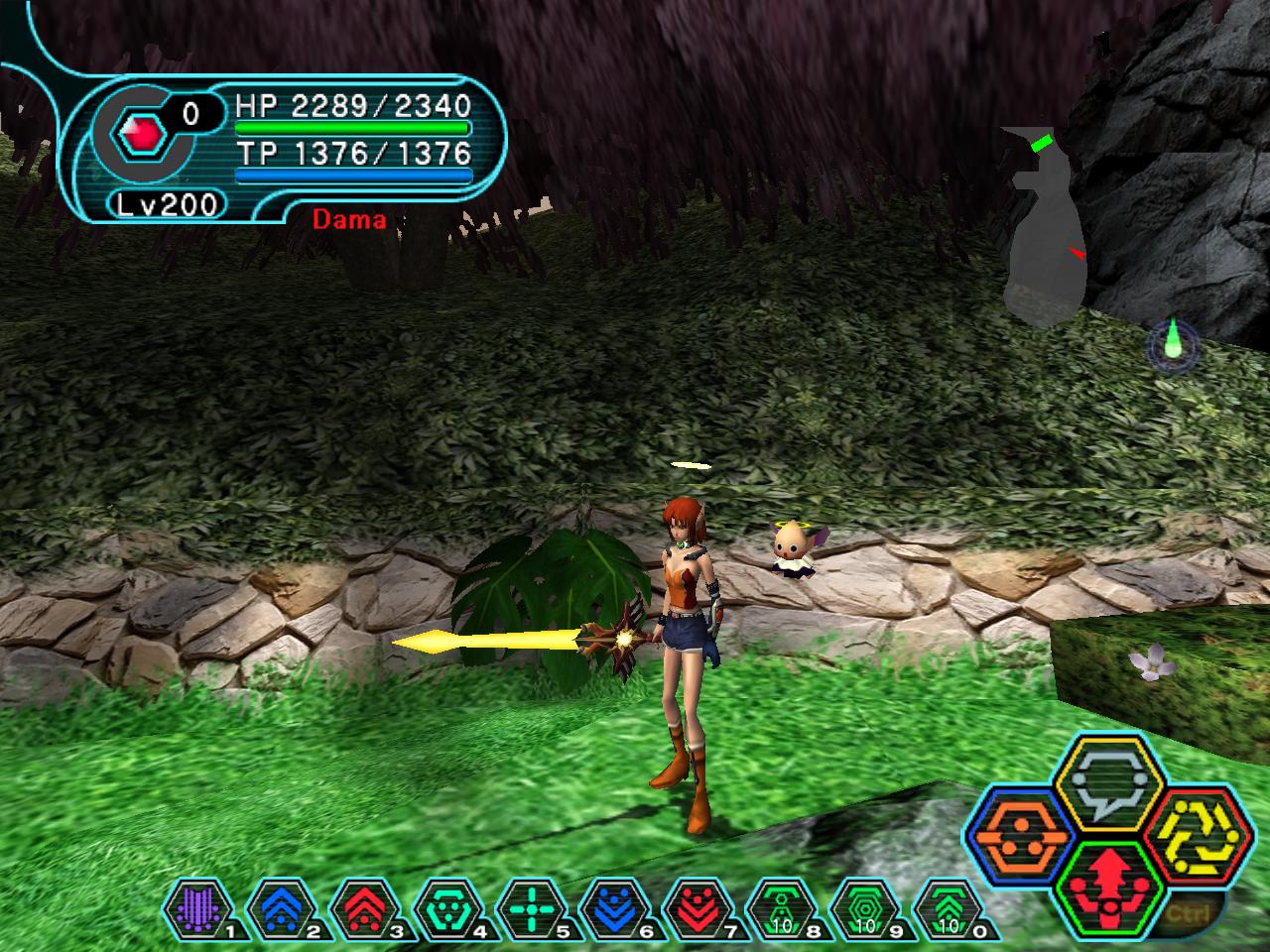Choose the yellow spiral palette action
Screen dimensions: 1270x952
(1196, 835)
